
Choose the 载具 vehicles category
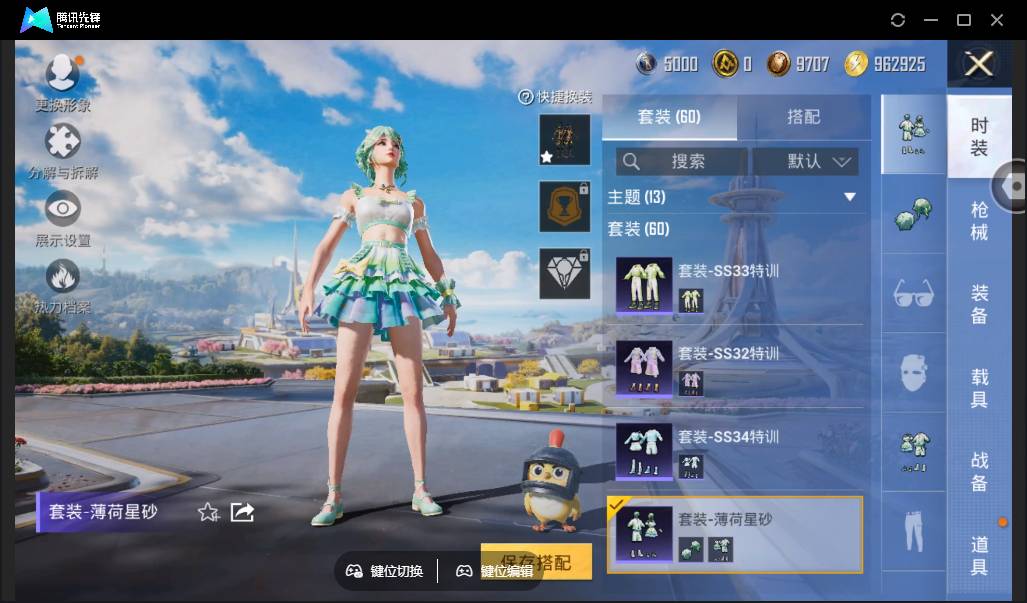(x=979, y=388)
